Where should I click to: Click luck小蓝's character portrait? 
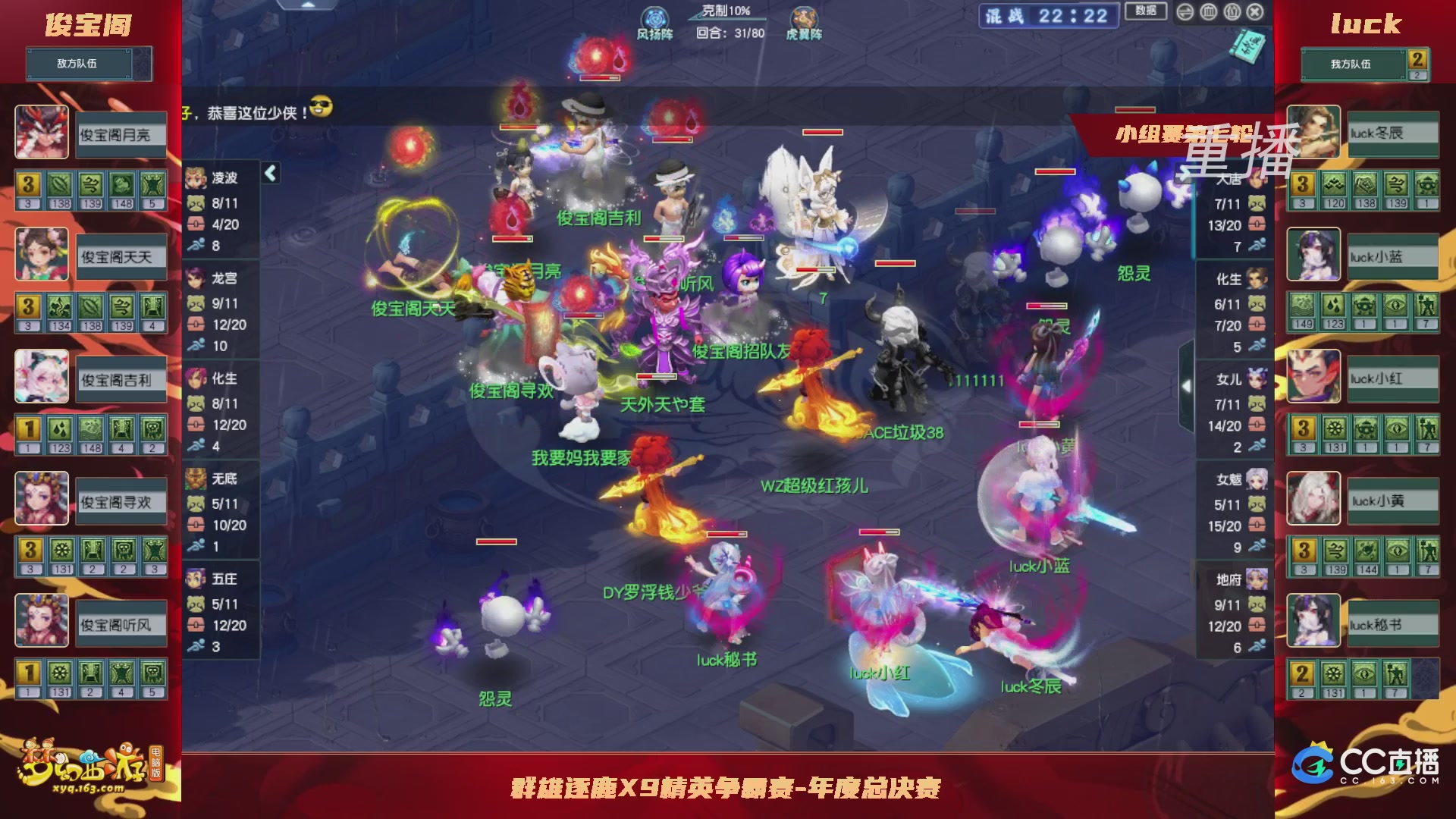(1313, 255)
